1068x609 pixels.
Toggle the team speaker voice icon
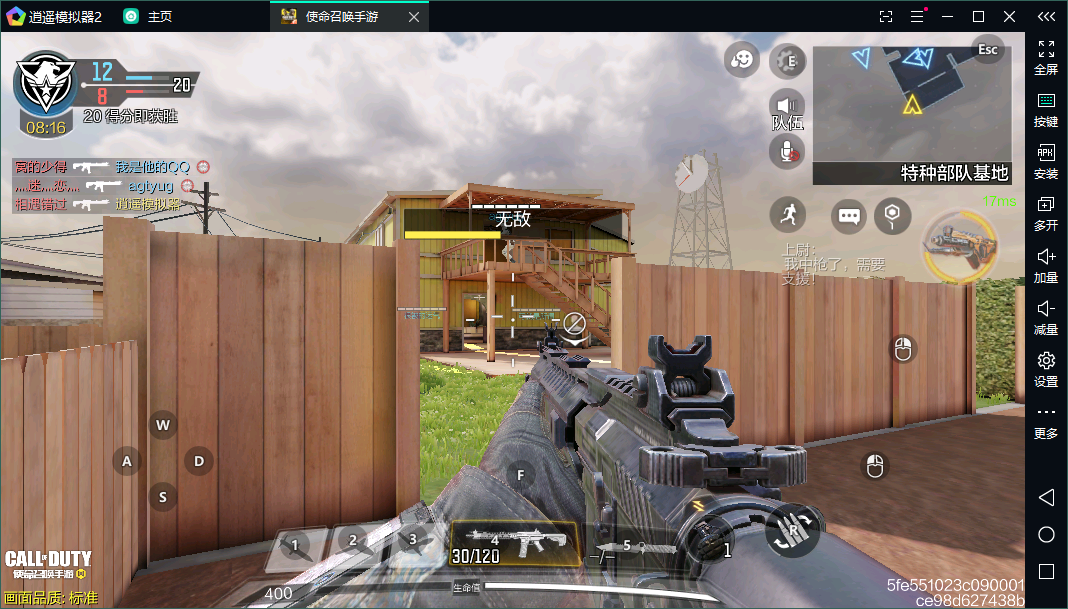(787, 105)
